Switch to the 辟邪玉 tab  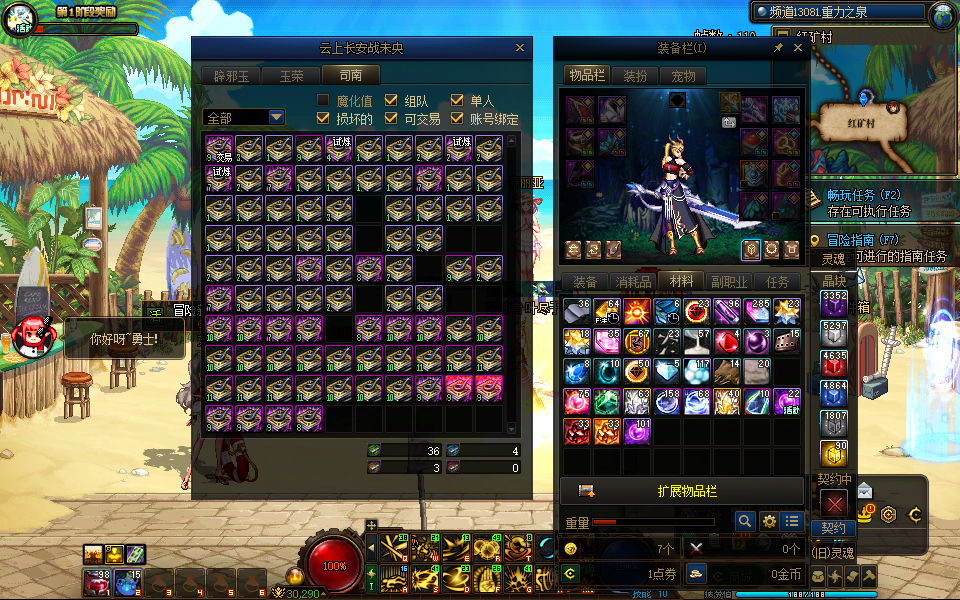click(x=231, y=75)
